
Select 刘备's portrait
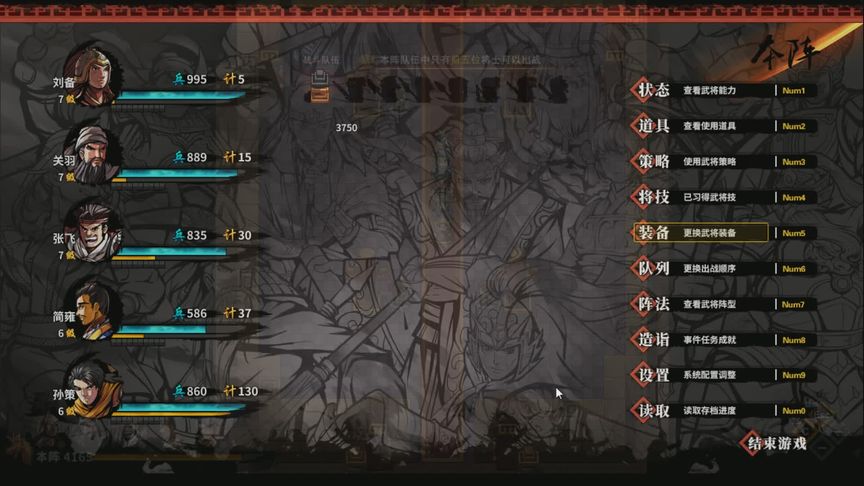(94, 75)
